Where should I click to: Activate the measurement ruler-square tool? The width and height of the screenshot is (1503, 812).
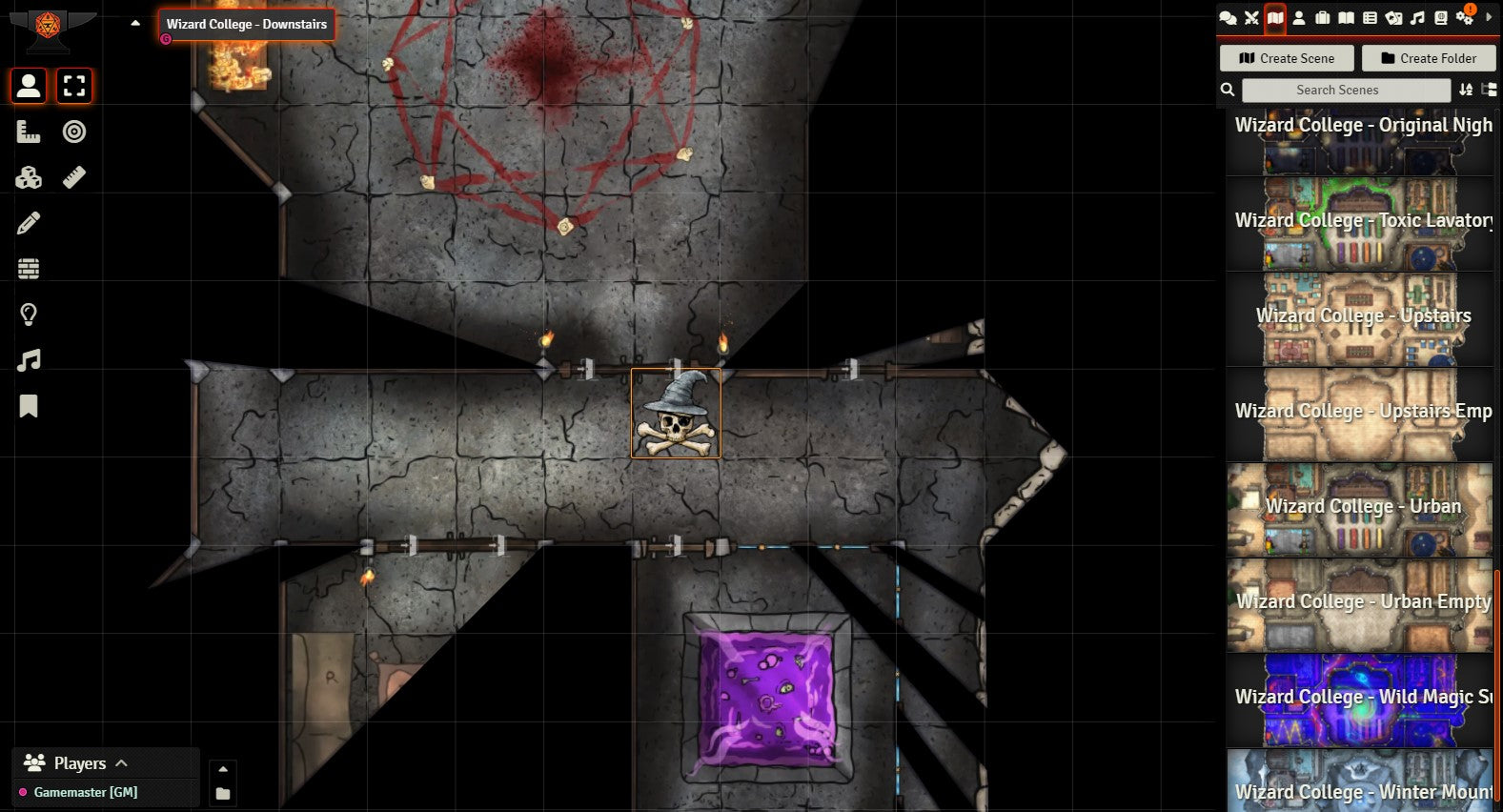pyautogui.click(x=29, y=132)
